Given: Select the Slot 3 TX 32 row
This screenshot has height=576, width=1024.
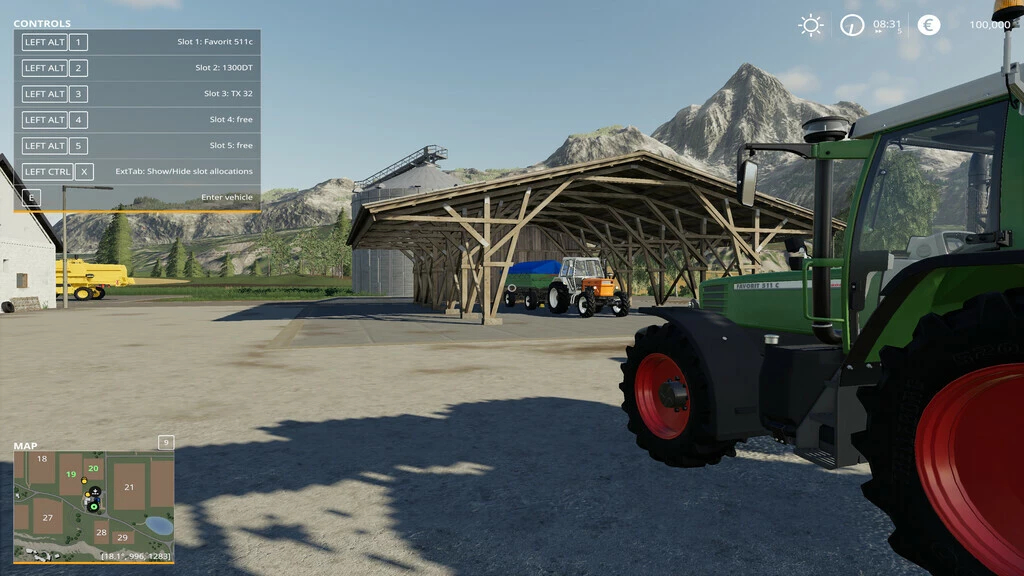Looking at the screenshot, I should pos(137,94).
